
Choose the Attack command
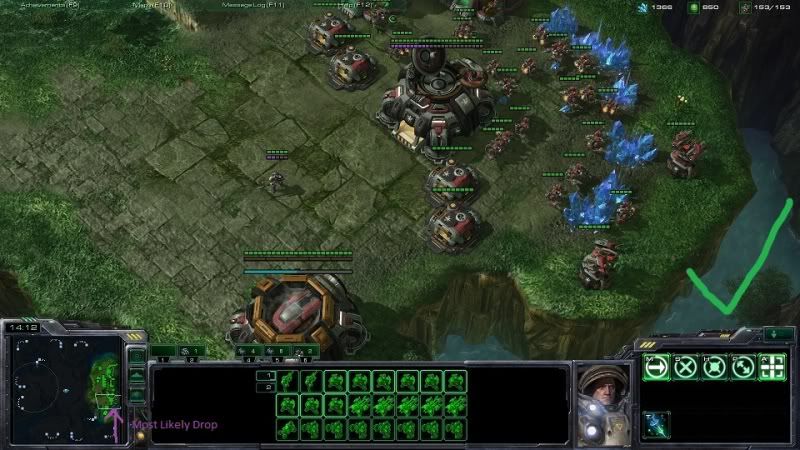(x=772, y=367)
